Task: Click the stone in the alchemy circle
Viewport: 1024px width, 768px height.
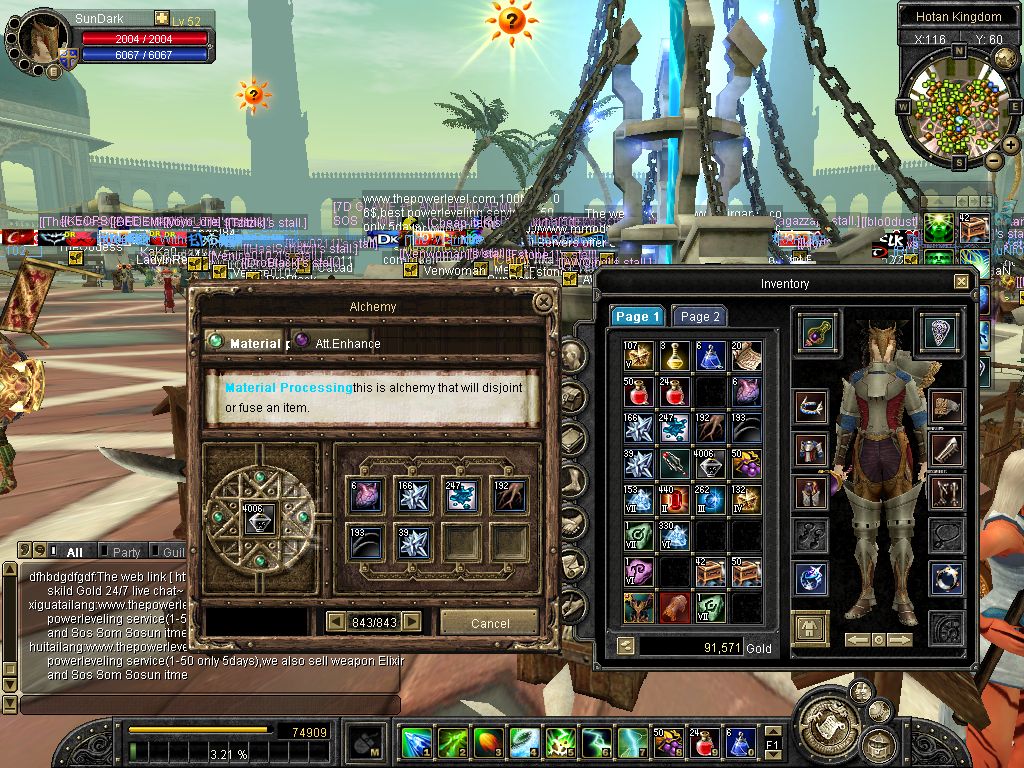Action: click(x=261, y=516)
